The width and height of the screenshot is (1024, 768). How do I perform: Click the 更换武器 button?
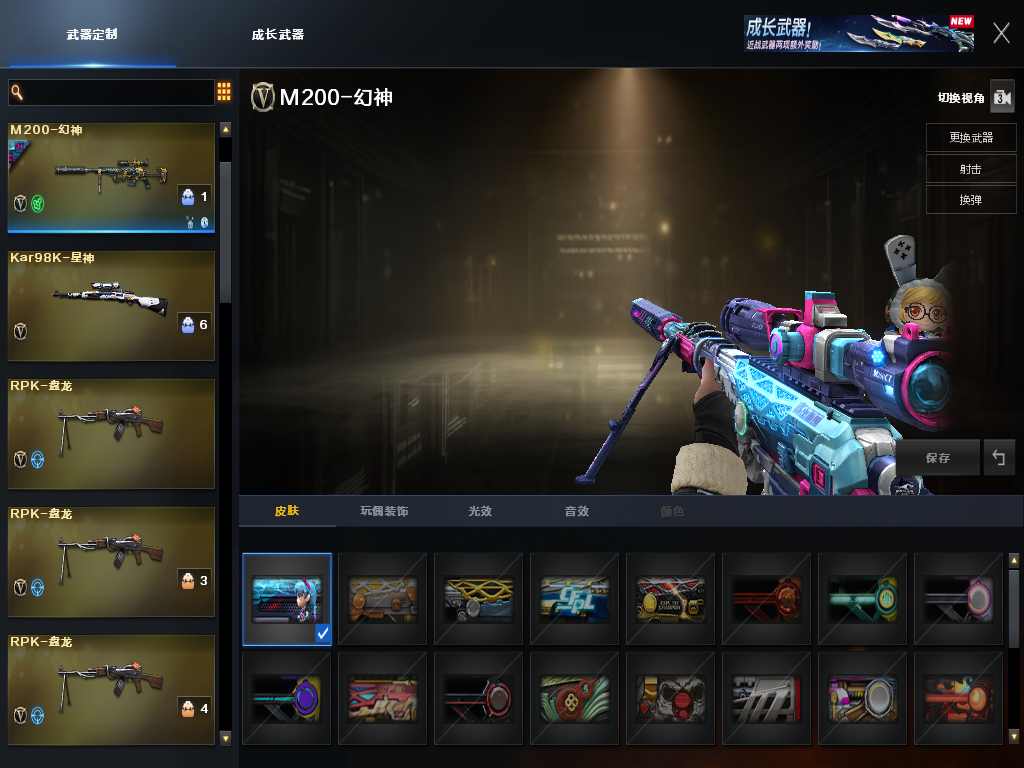tap(971, 137)
